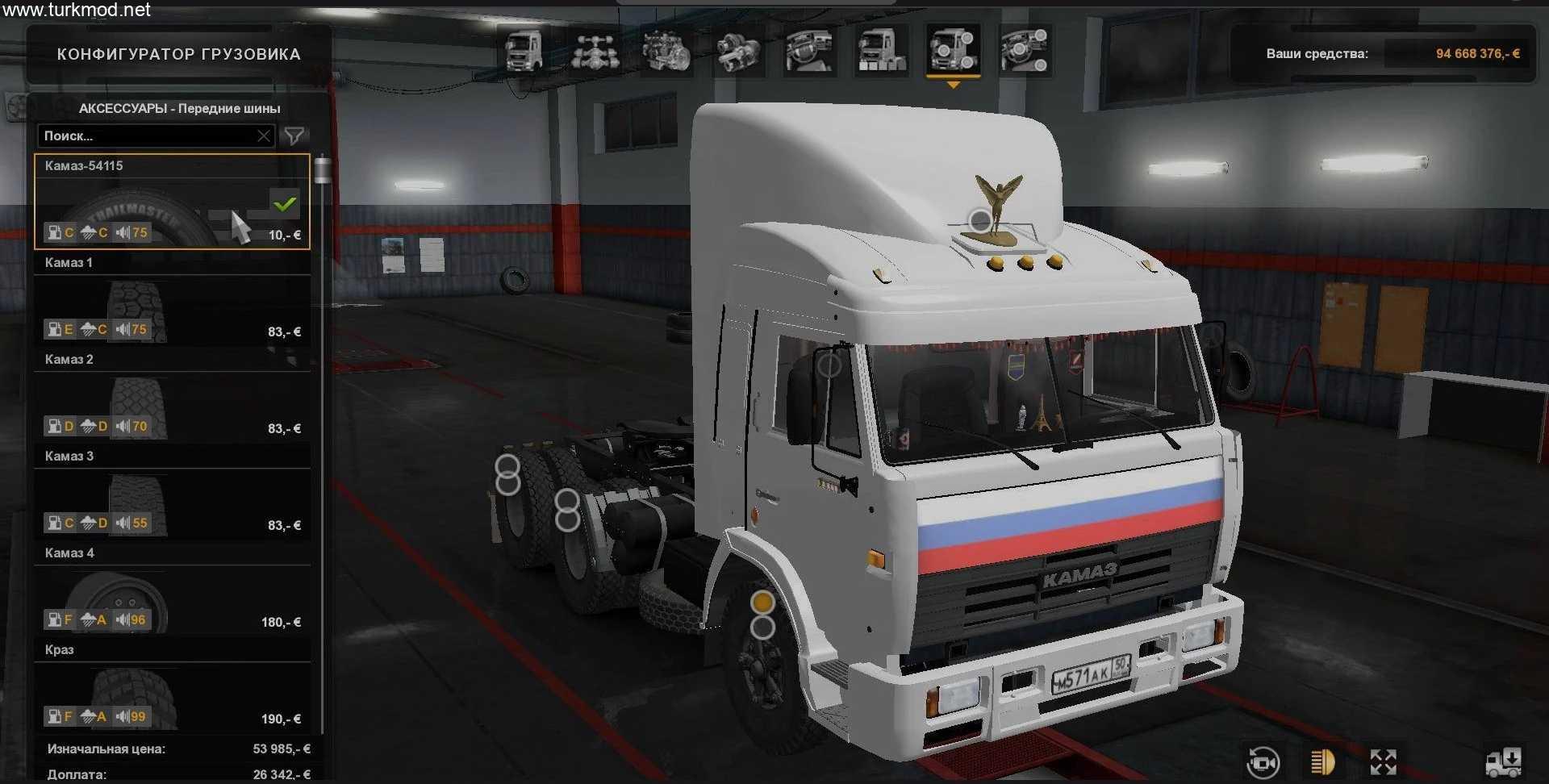Image resolution: width=1549 pixels, height=784 pixels.
Task: Open the cabin configuration category
Action: [x=523, y=50]
